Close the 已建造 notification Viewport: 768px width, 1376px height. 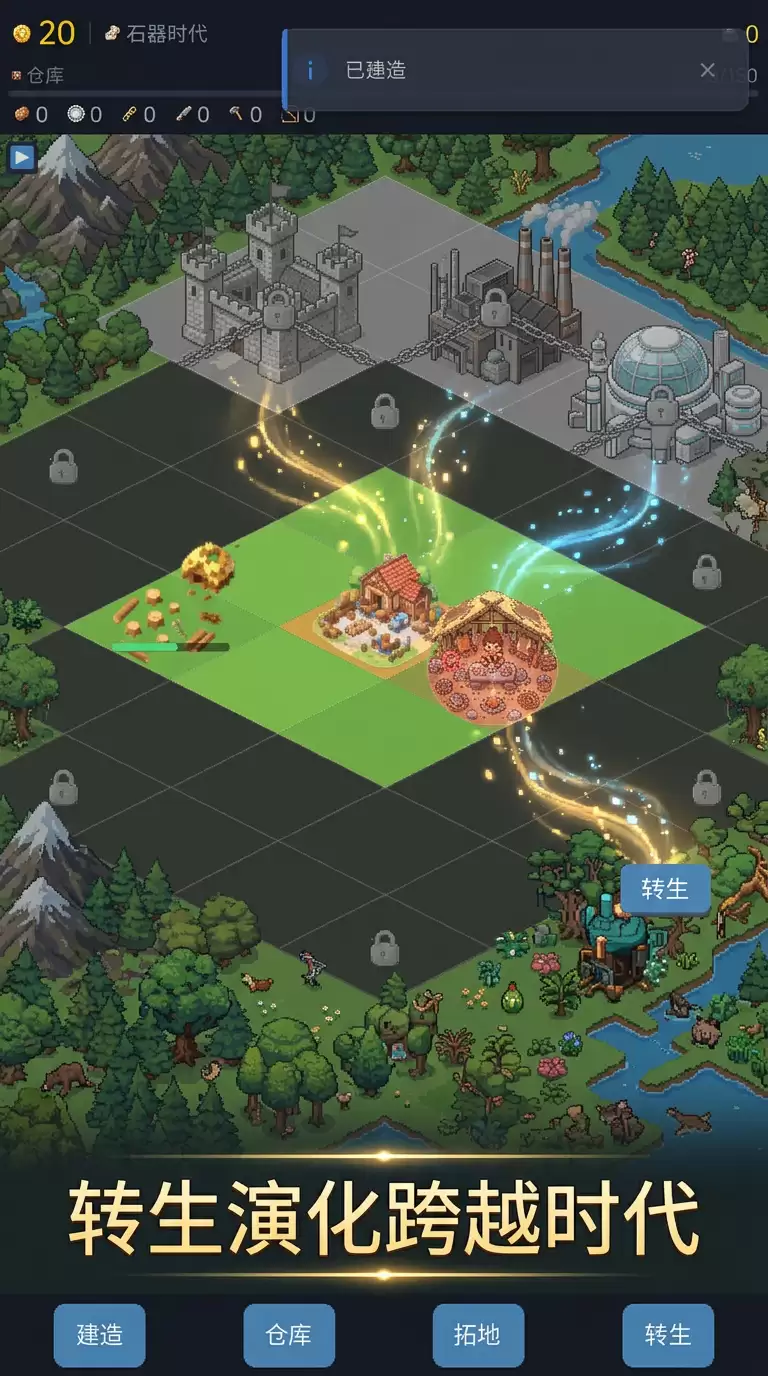click(707, 70)
